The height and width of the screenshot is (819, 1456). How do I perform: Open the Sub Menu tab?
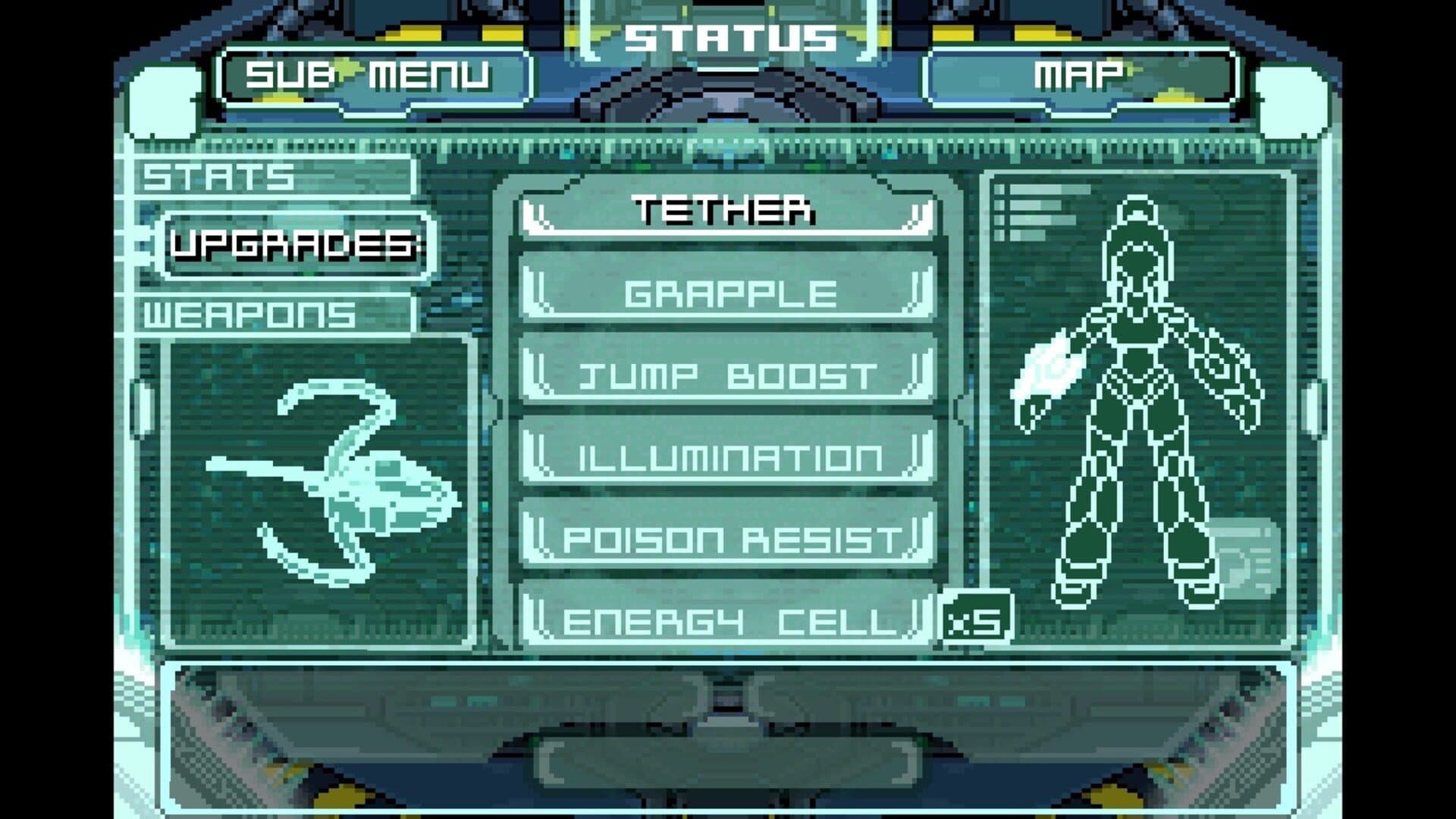click(369, 76)
